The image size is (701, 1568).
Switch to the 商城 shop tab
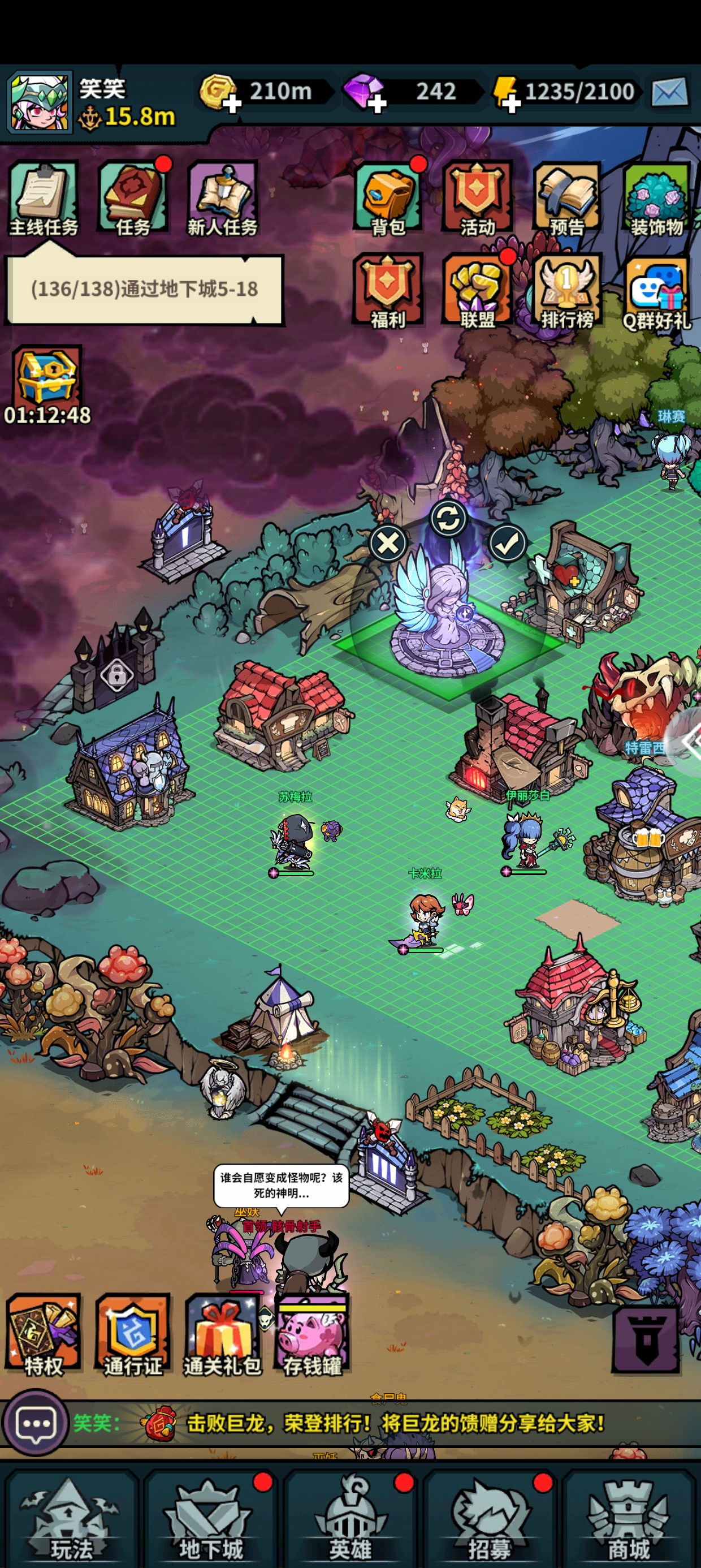[629, 1519]
